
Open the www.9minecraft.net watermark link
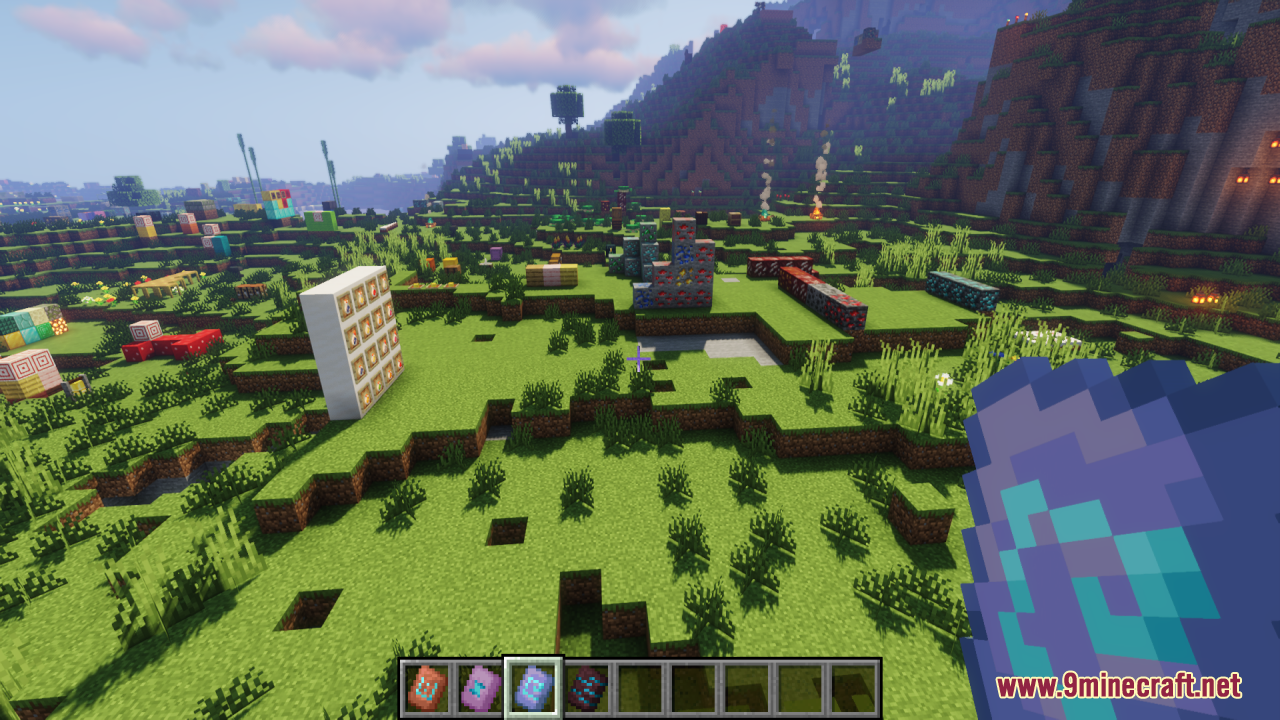tap(1118, 686)
